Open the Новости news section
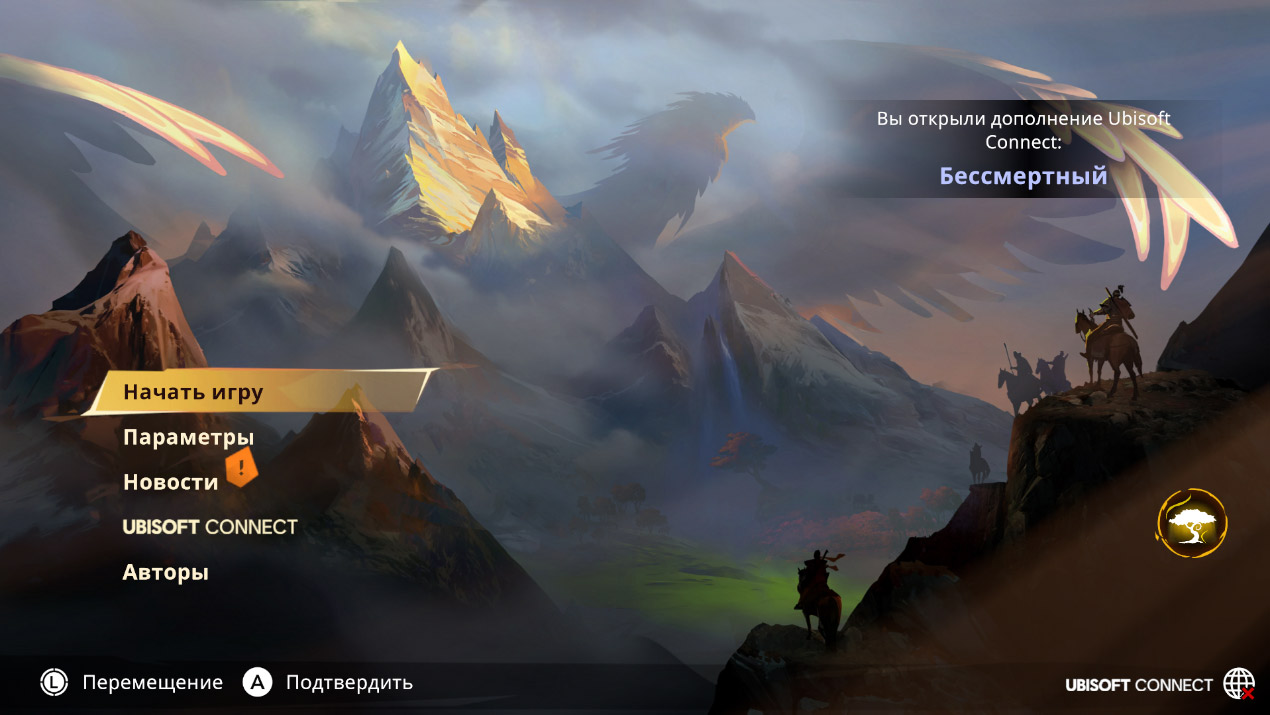The image size is (1270, 715). [170, 482]
